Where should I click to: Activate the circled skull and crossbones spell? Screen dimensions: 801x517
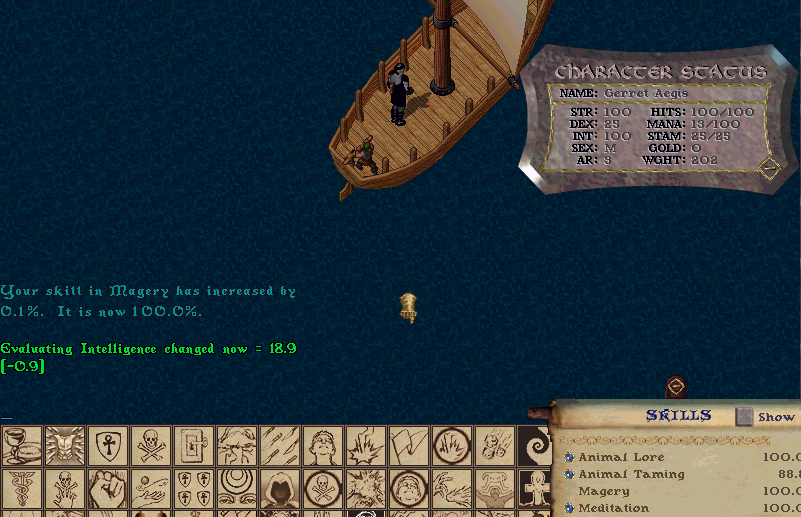(x=322, y=488)
